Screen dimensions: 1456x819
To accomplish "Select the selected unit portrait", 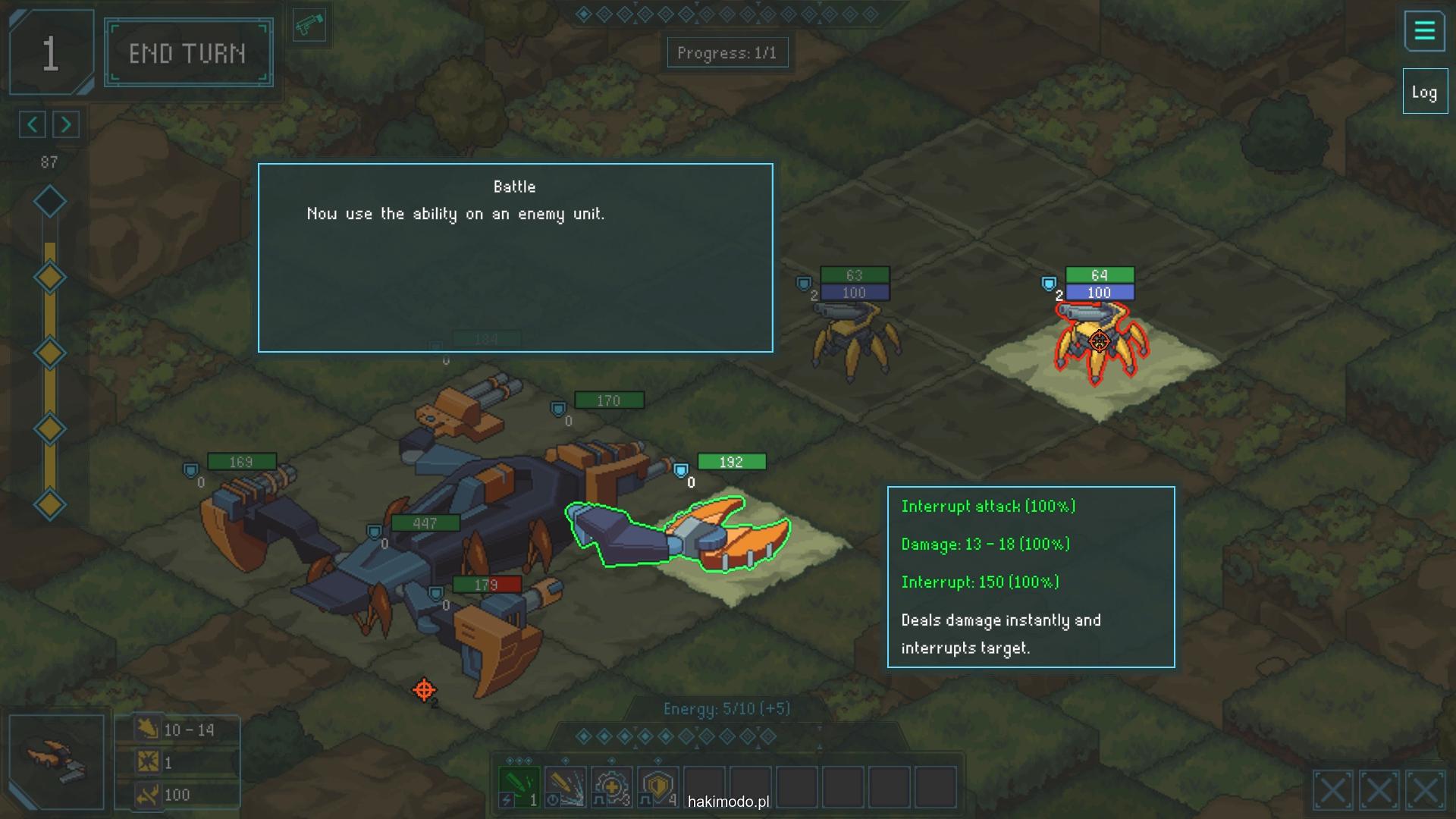I will [x=57, y=761].
